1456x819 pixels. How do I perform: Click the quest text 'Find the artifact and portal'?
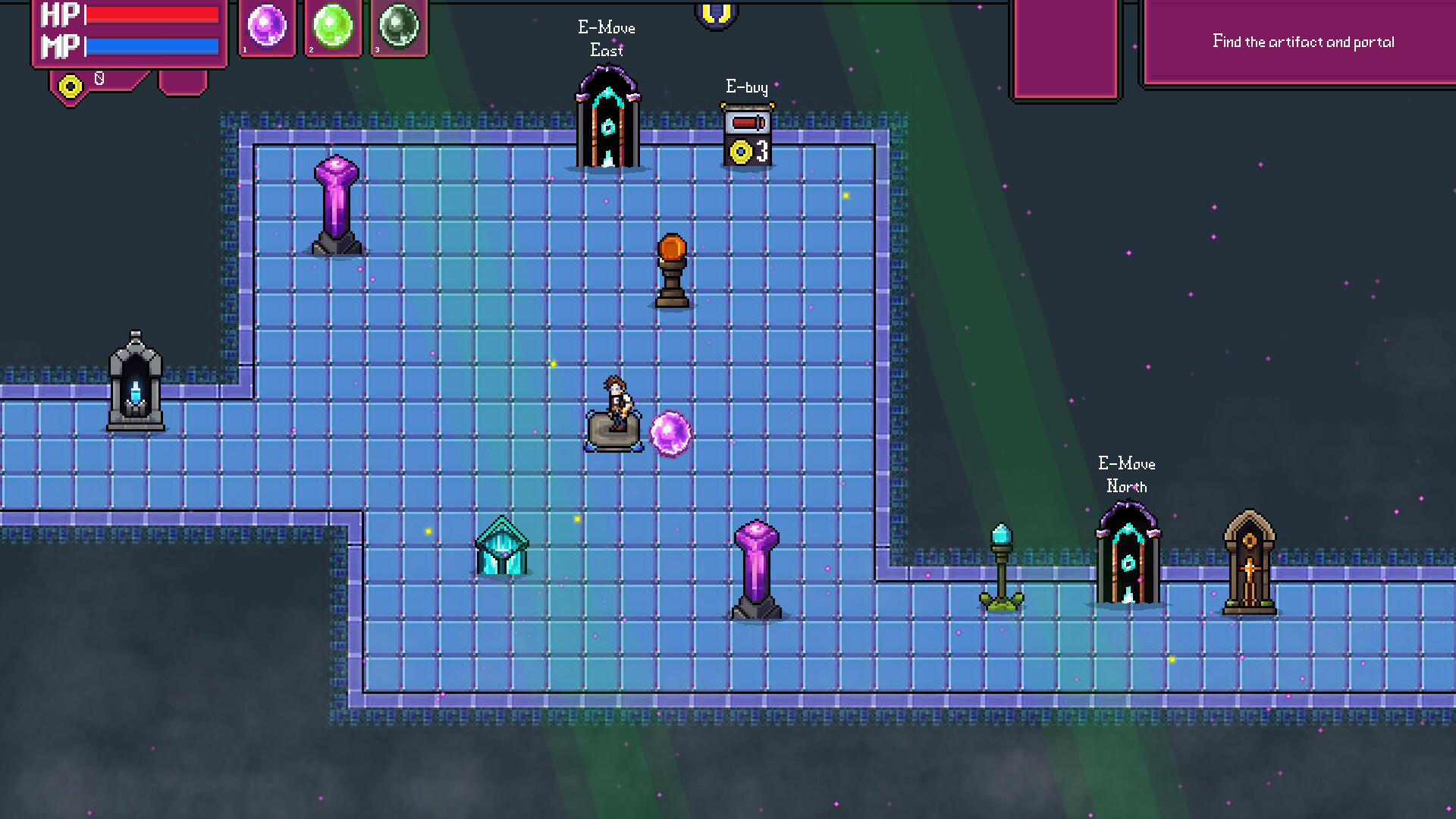coord(1304,42)
